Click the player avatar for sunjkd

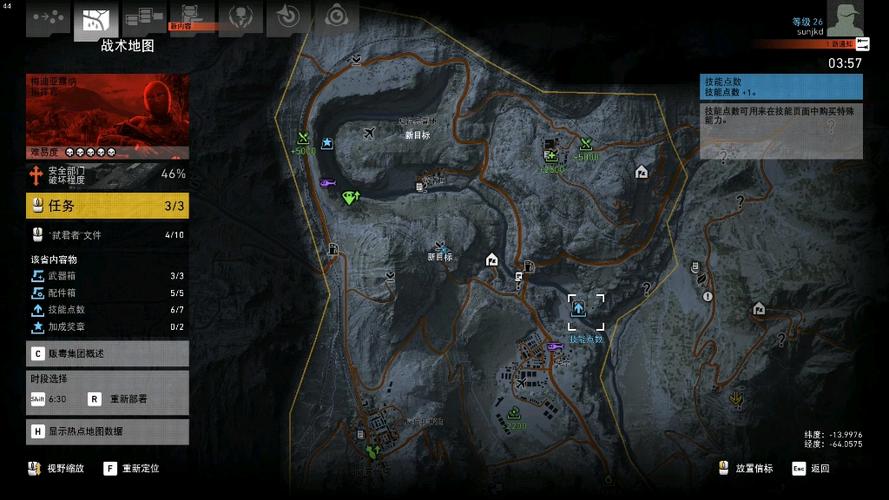843,18
